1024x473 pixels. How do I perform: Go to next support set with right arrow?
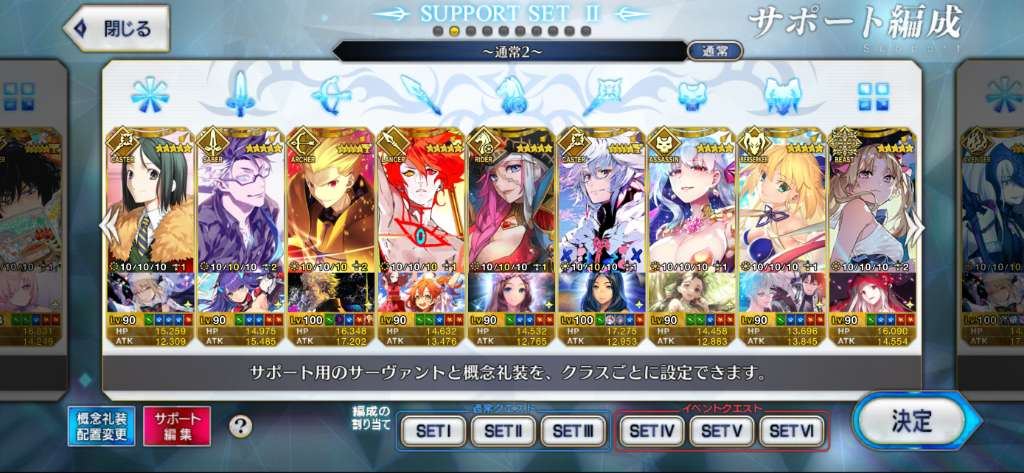(x=913, y=228)
